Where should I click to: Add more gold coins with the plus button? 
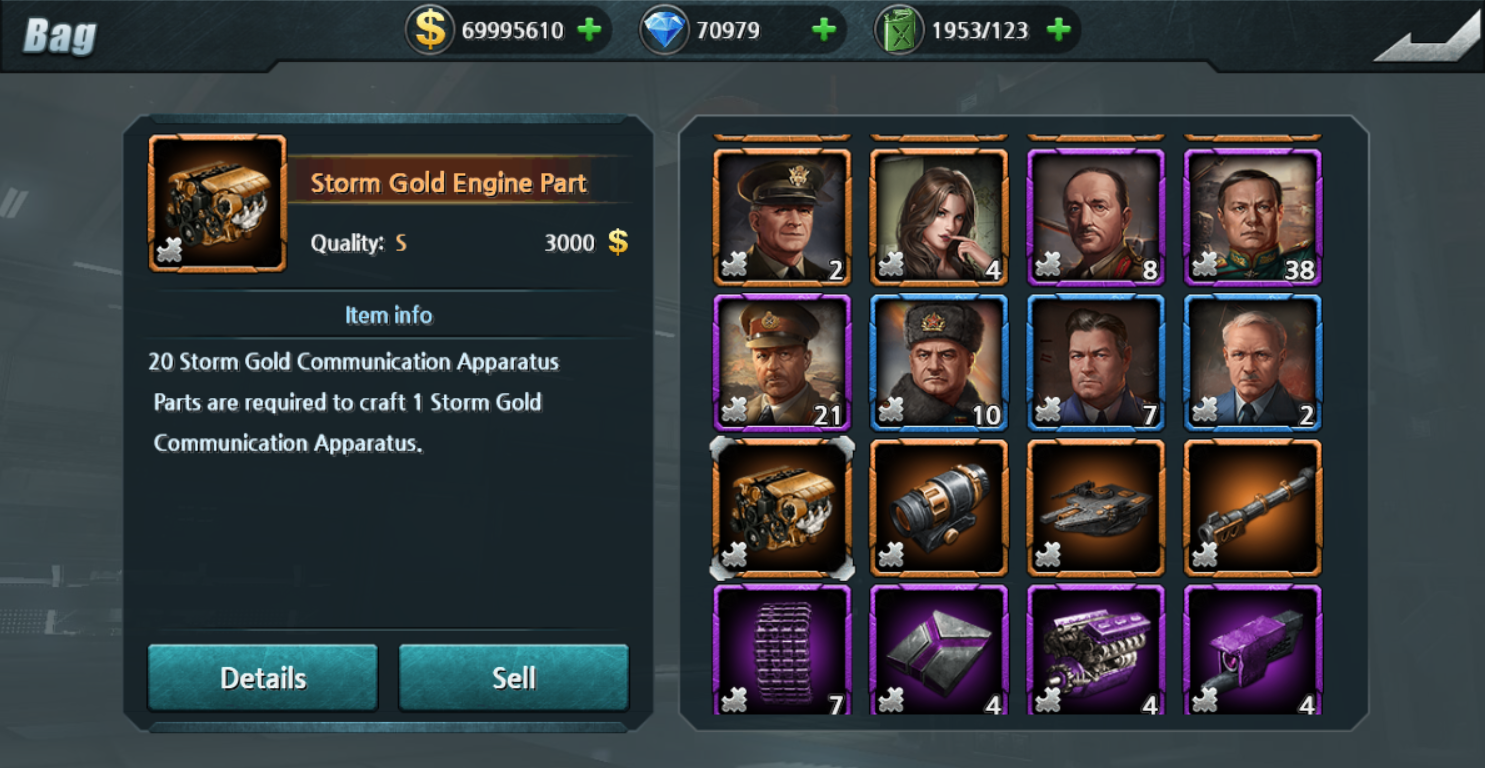pyautogui.click(x=589, y=30)
